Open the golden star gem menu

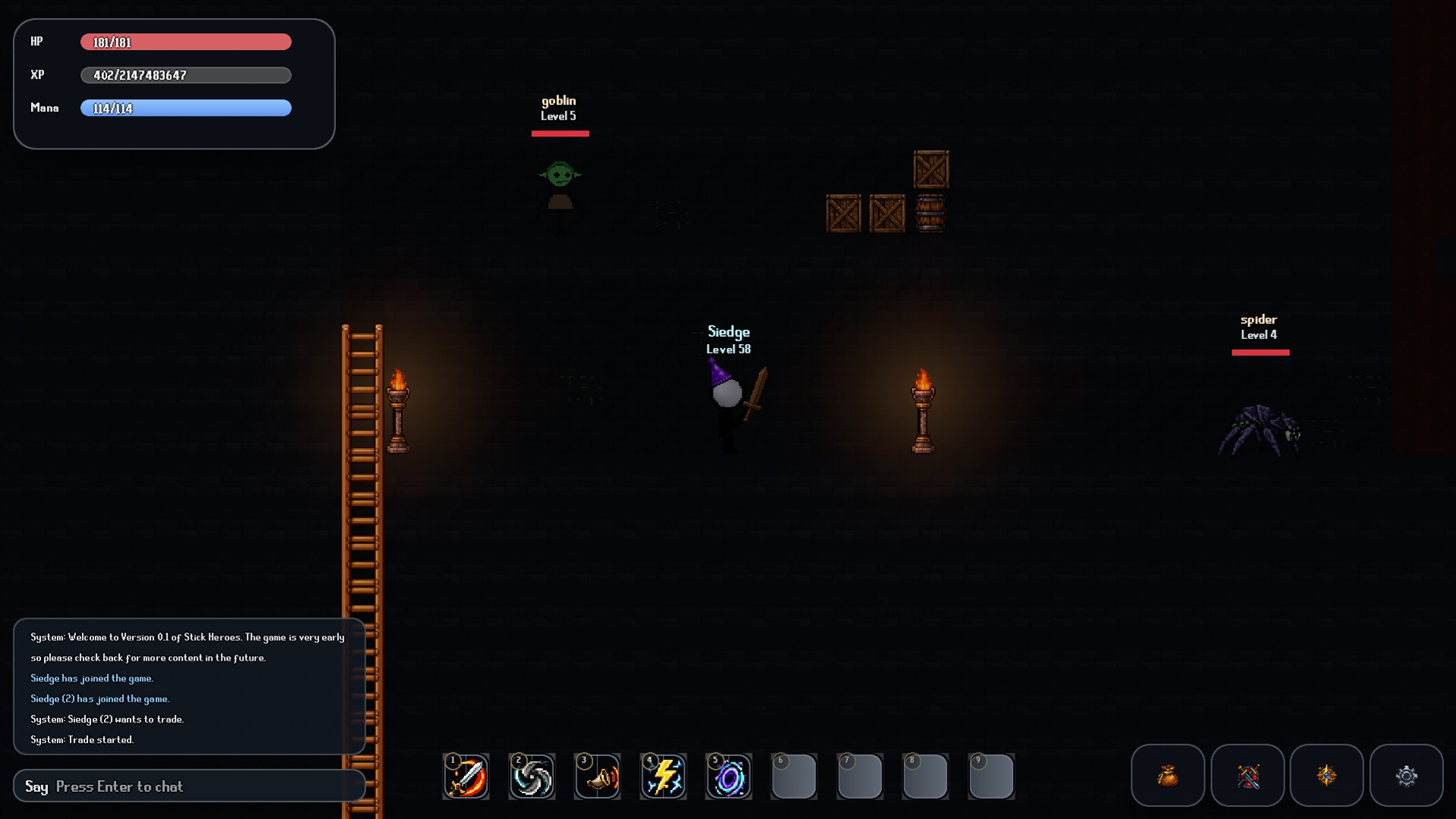click(1326, 775)
